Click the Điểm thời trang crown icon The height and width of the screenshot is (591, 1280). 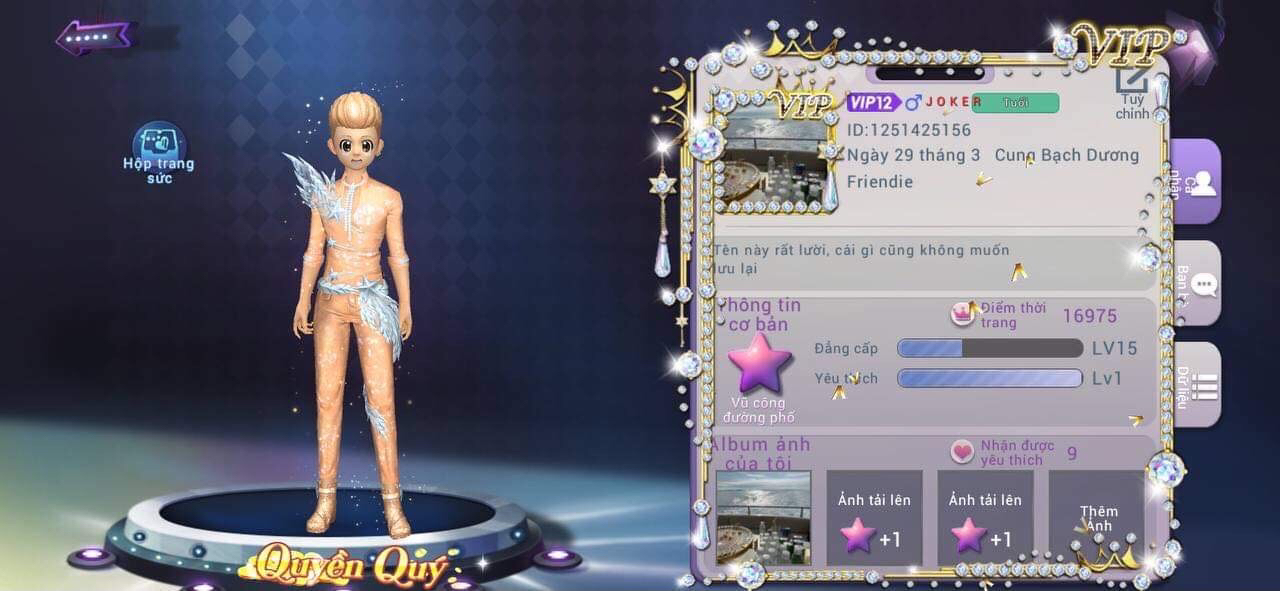[x=963, y=314]
